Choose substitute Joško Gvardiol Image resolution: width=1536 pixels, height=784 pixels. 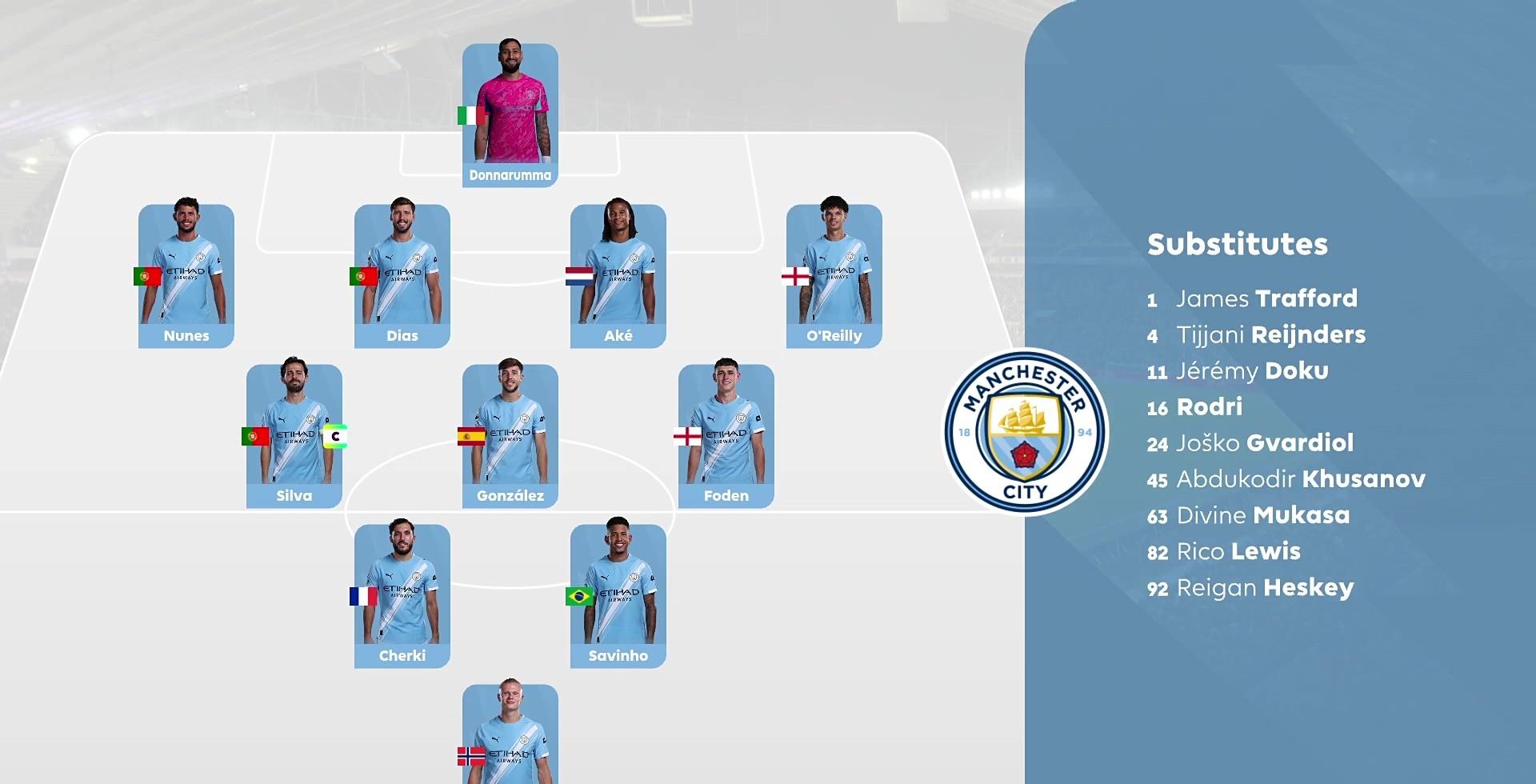coord(1264,442)
